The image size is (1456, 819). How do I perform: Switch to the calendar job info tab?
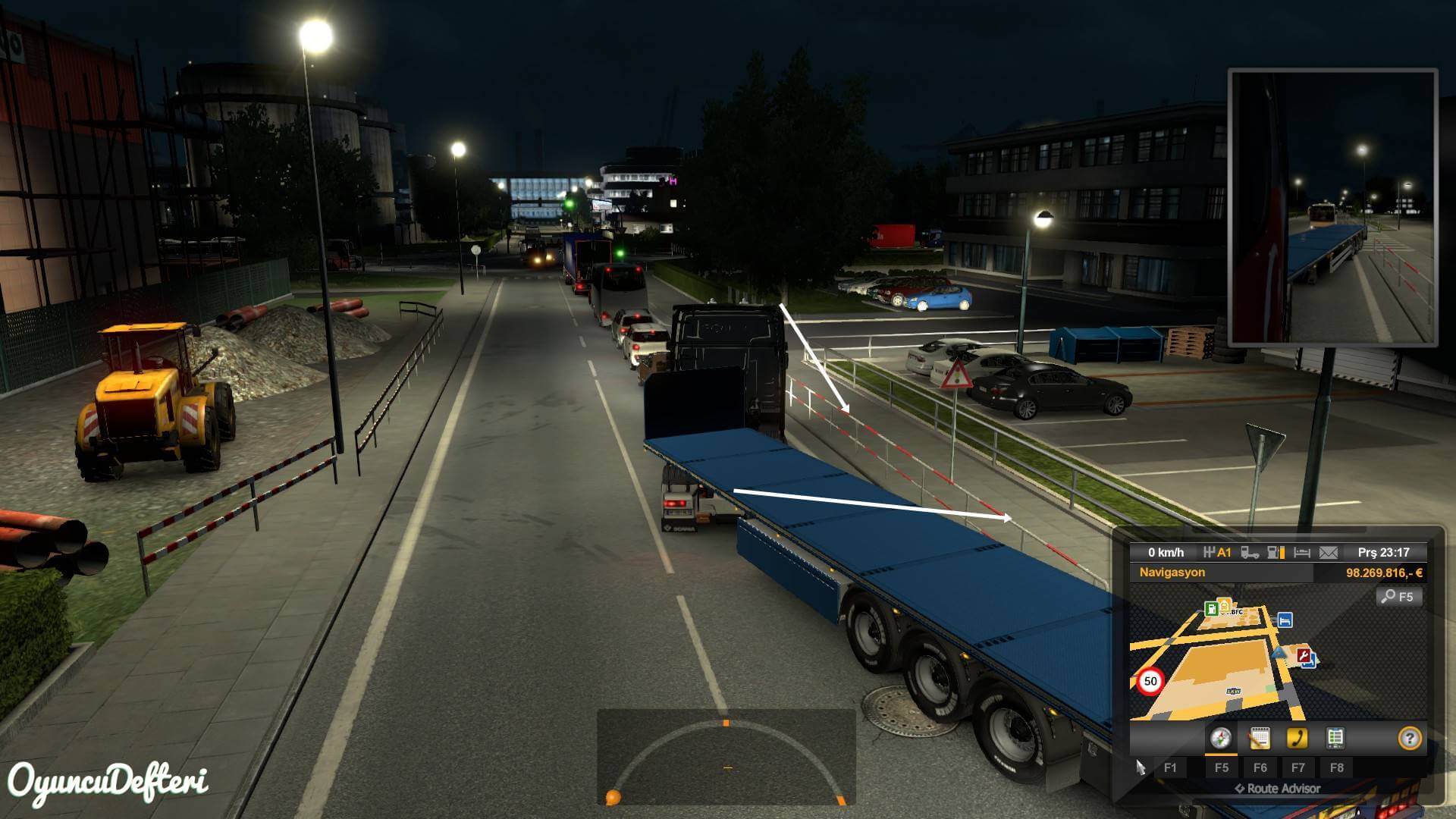tap(1259, 738)
